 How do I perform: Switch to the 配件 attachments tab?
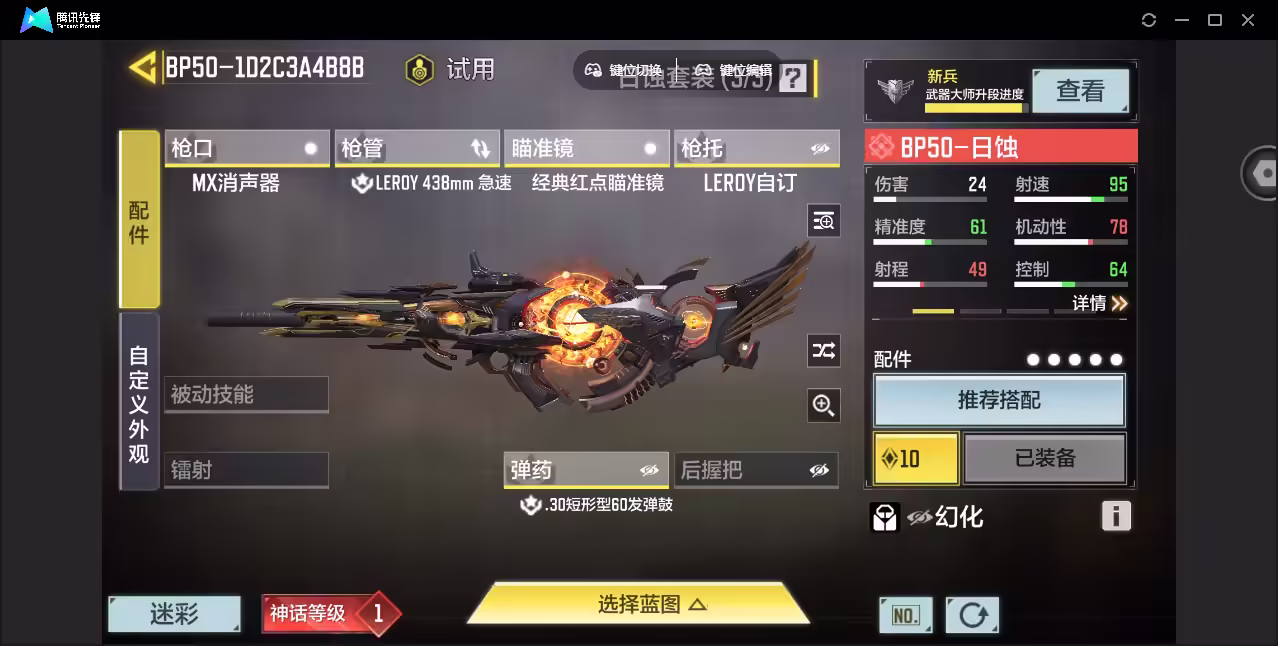point(139,220)
